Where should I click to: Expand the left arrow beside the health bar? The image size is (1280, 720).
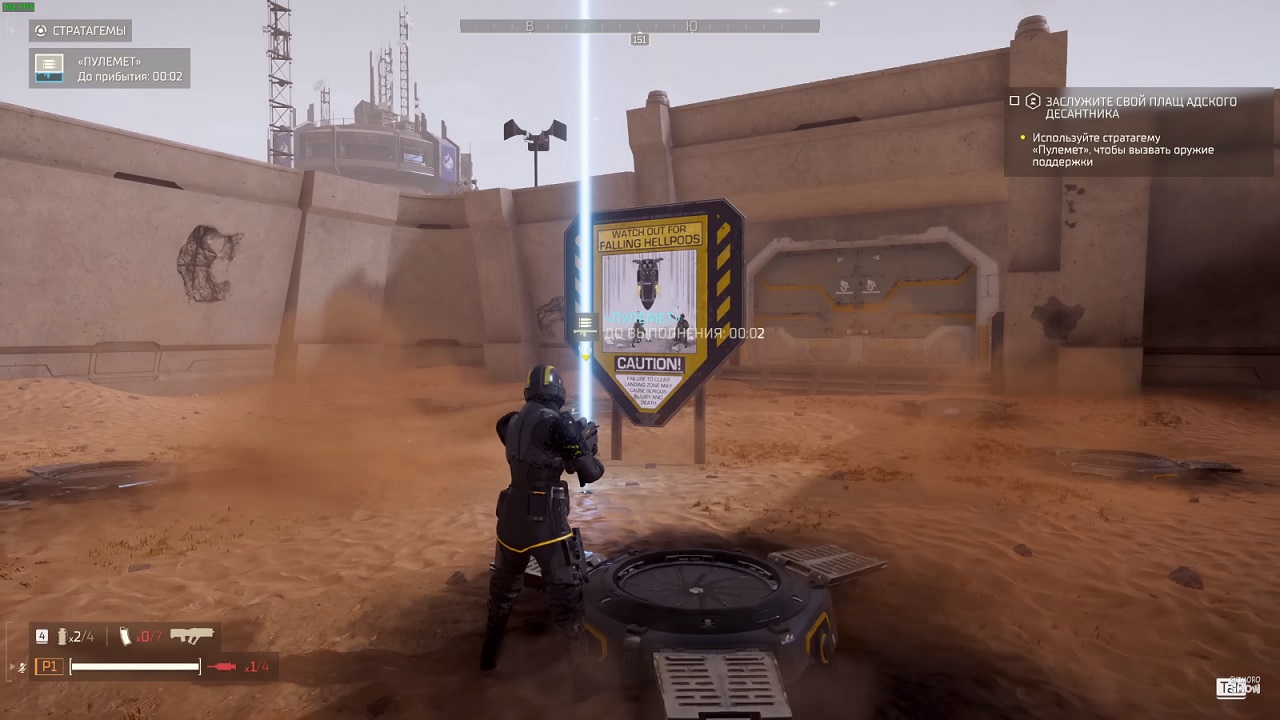point(10,666)
